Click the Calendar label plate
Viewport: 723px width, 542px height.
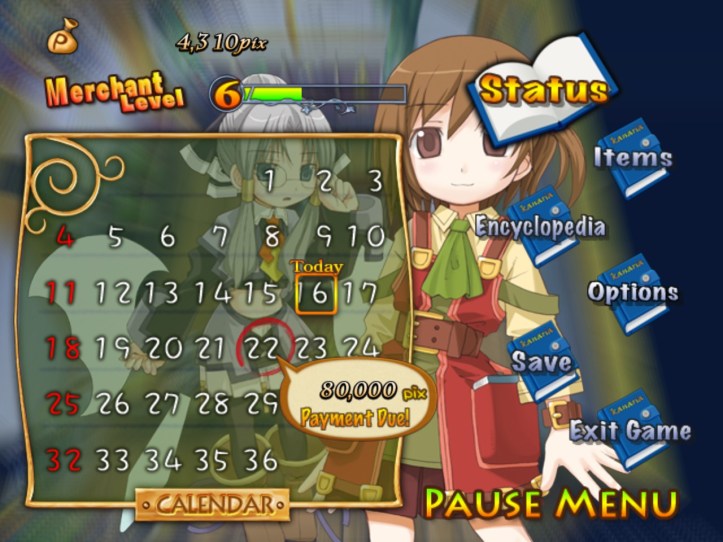[212, 504]
